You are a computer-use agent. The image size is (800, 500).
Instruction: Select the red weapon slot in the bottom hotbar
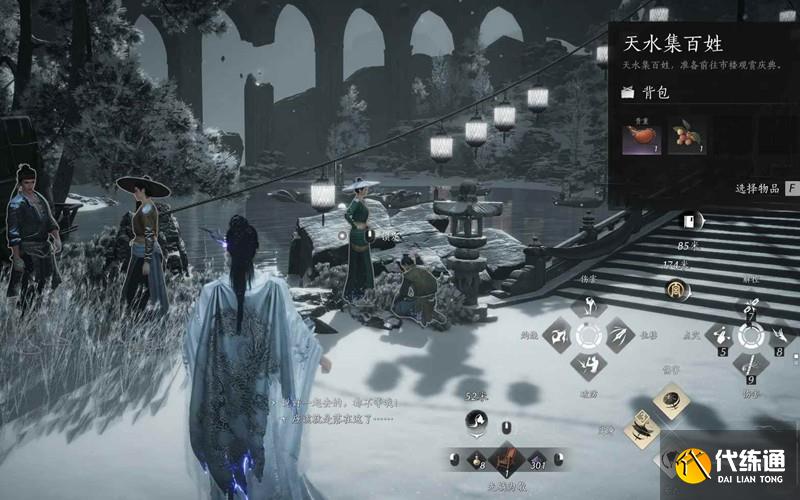(506, 458)
